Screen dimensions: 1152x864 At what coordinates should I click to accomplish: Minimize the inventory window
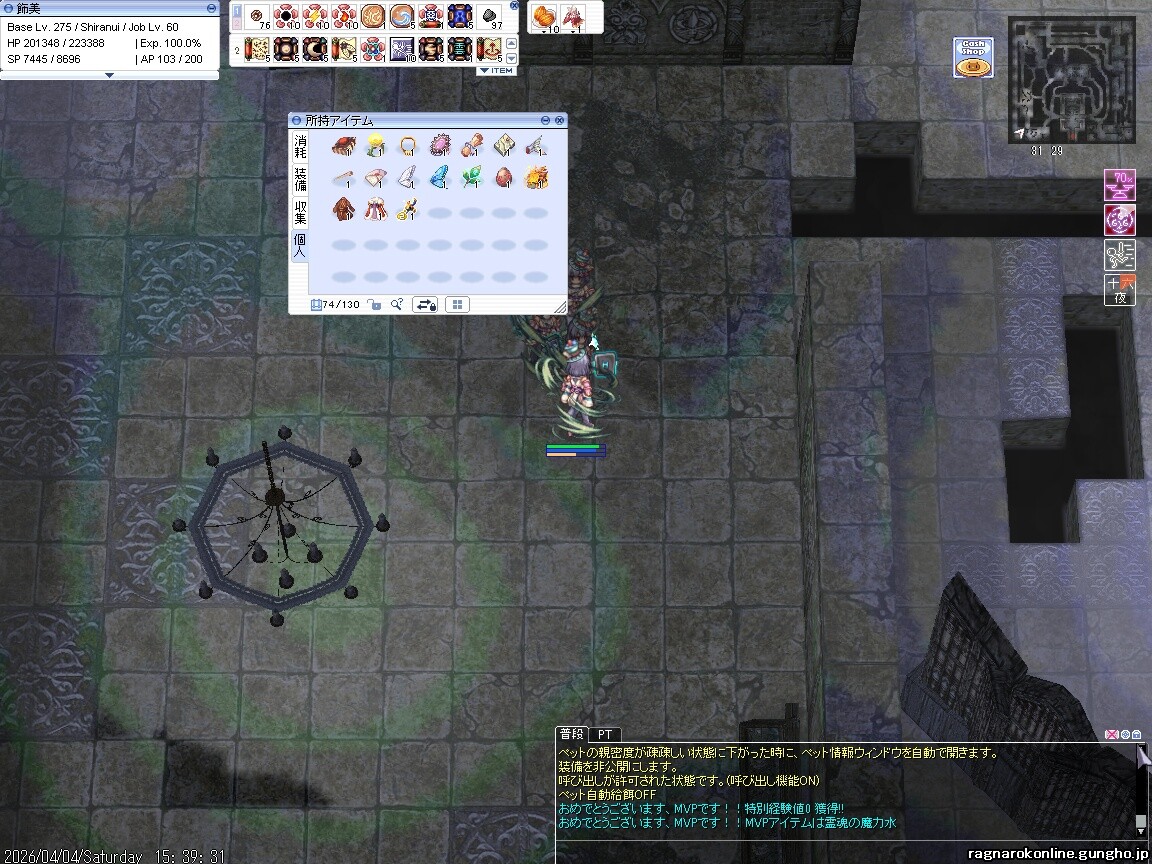point(545,120)
